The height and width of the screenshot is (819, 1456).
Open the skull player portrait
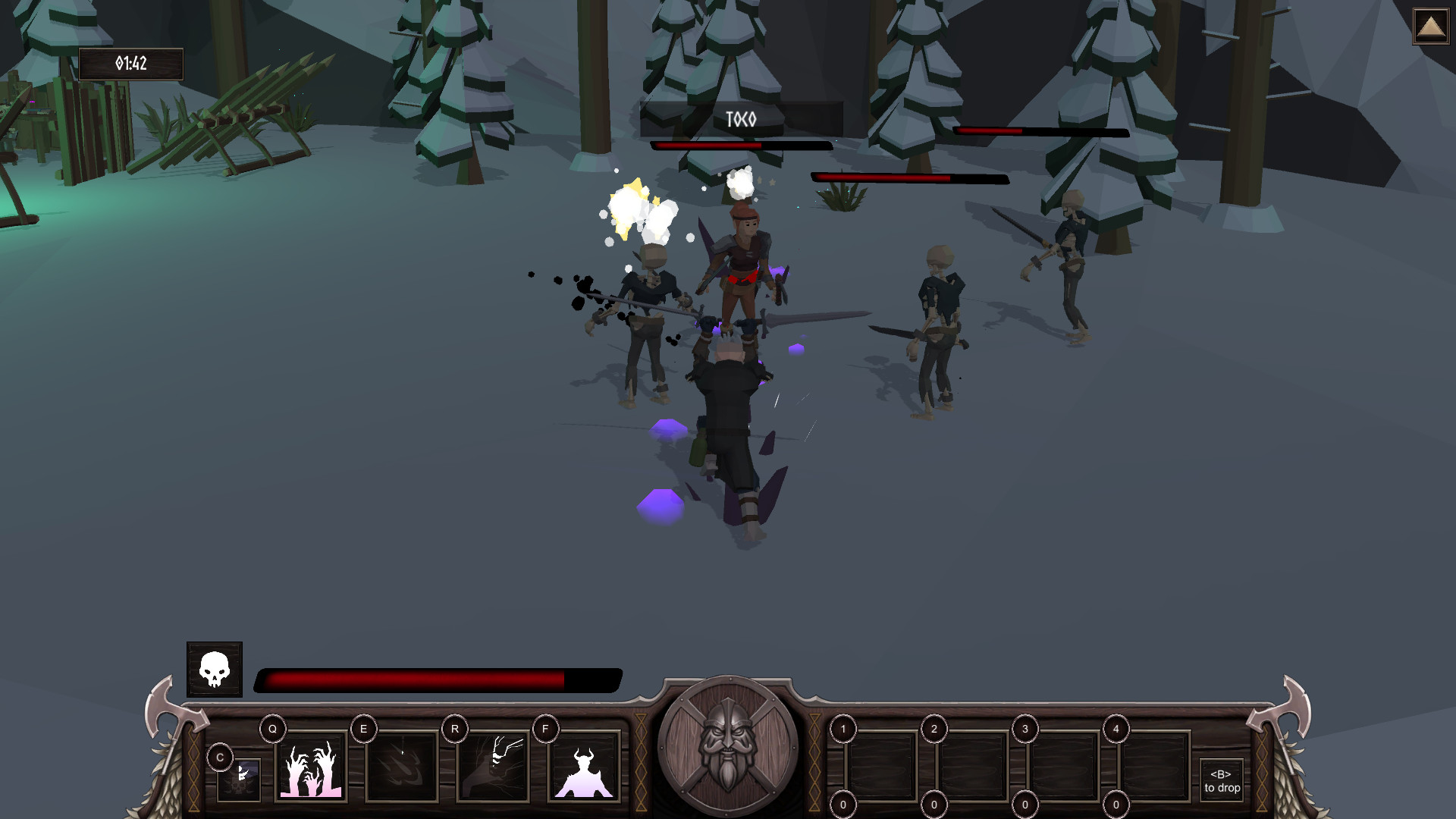tap(213, 670)
